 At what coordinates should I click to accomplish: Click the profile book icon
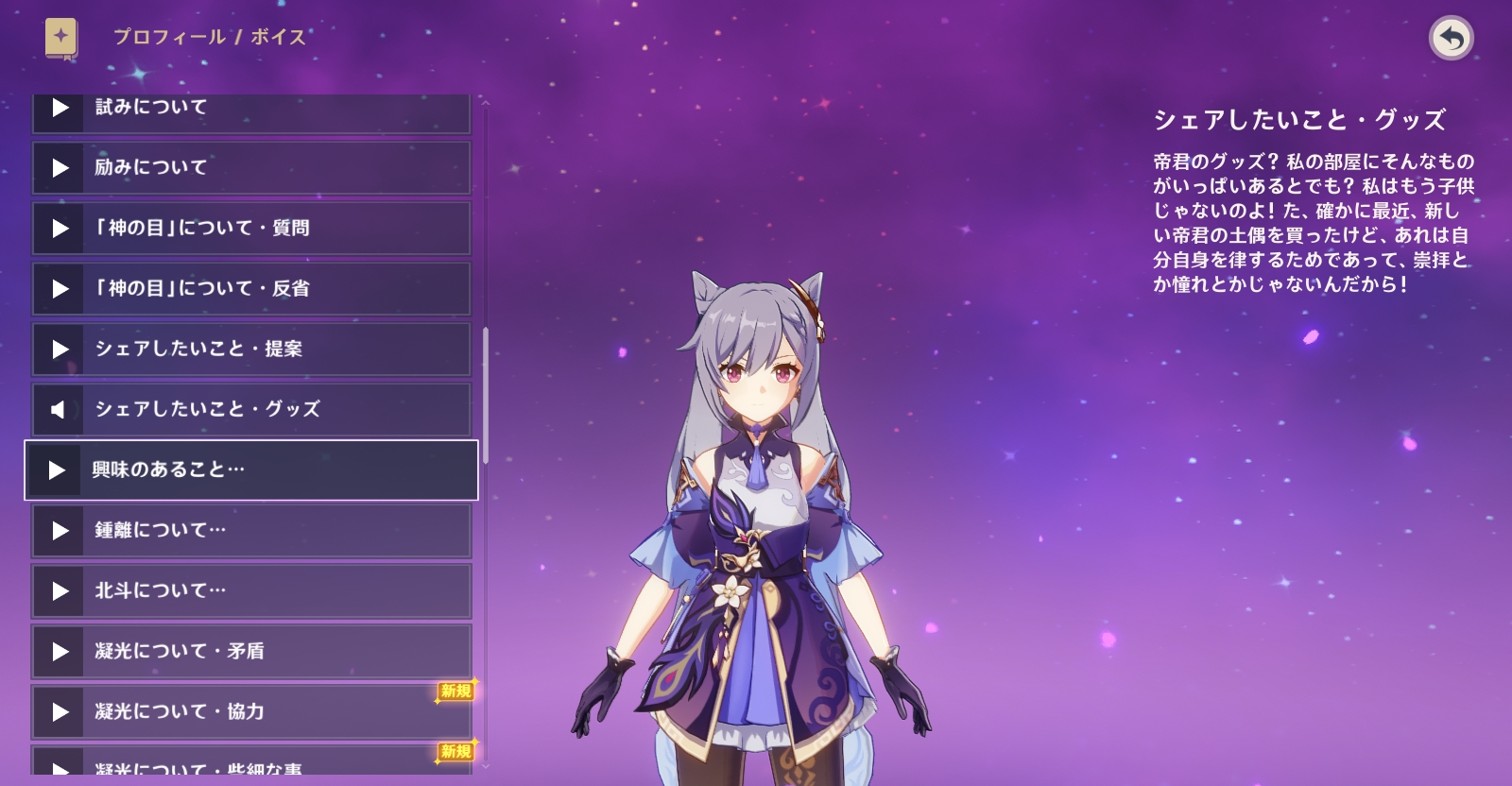click(61, 39)
